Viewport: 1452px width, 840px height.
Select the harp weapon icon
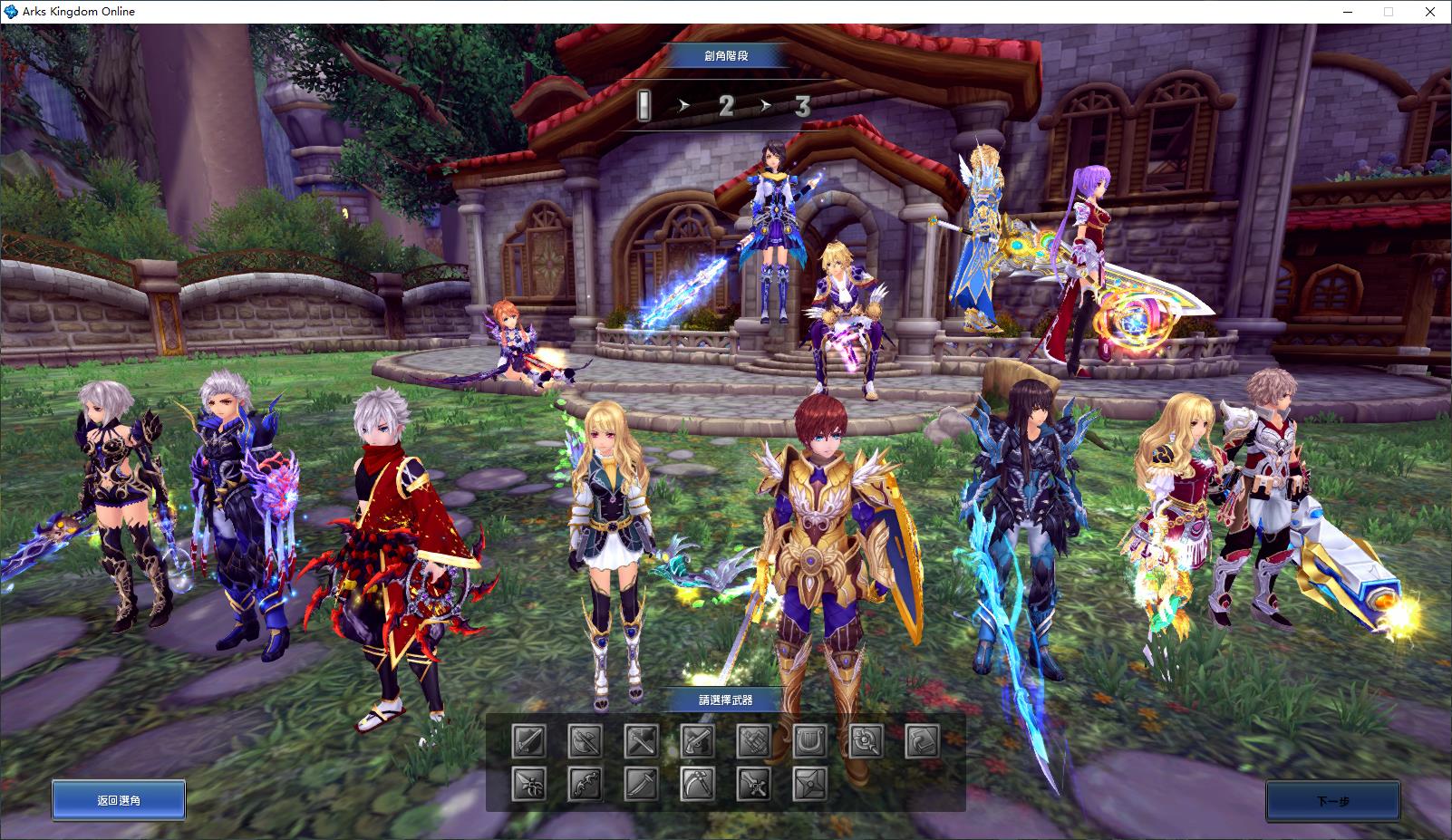pos(809,742)
